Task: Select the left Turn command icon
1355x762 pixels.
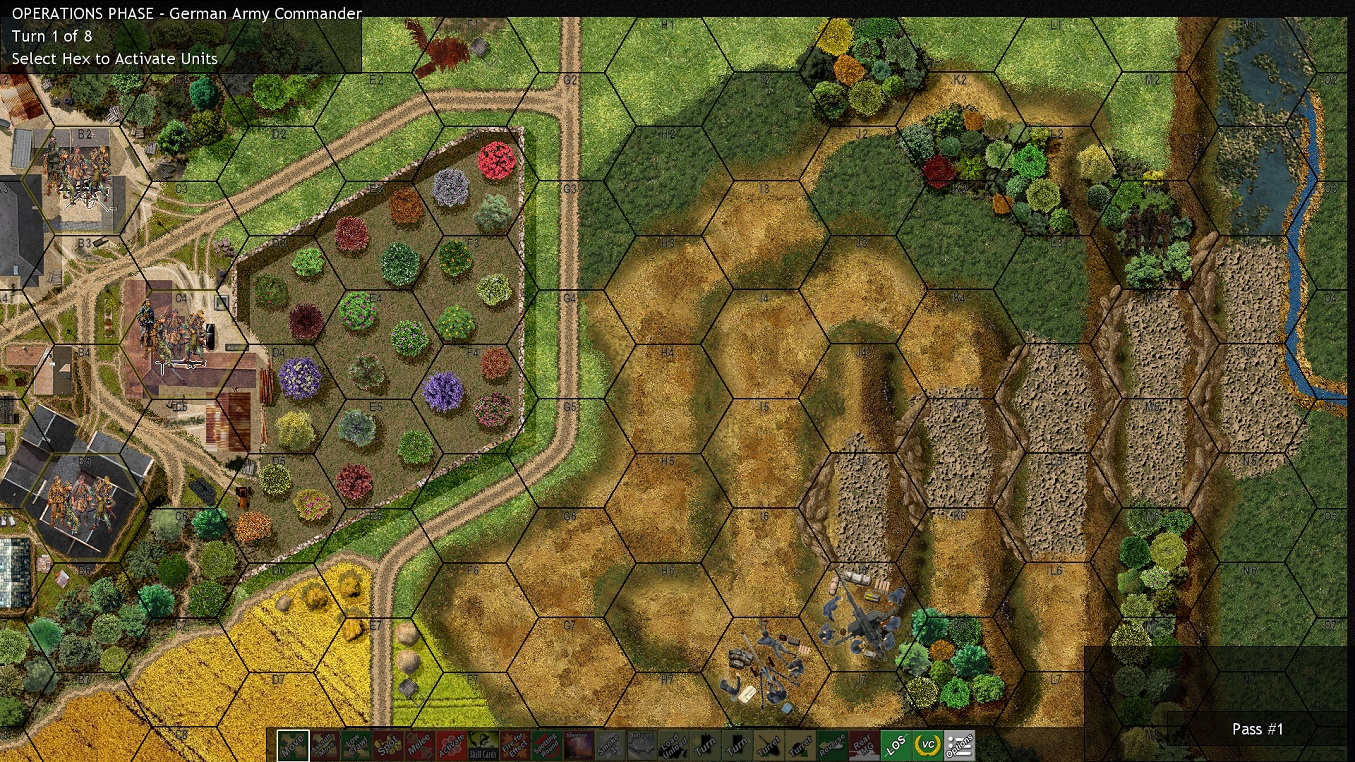Action: click(705, 745)
